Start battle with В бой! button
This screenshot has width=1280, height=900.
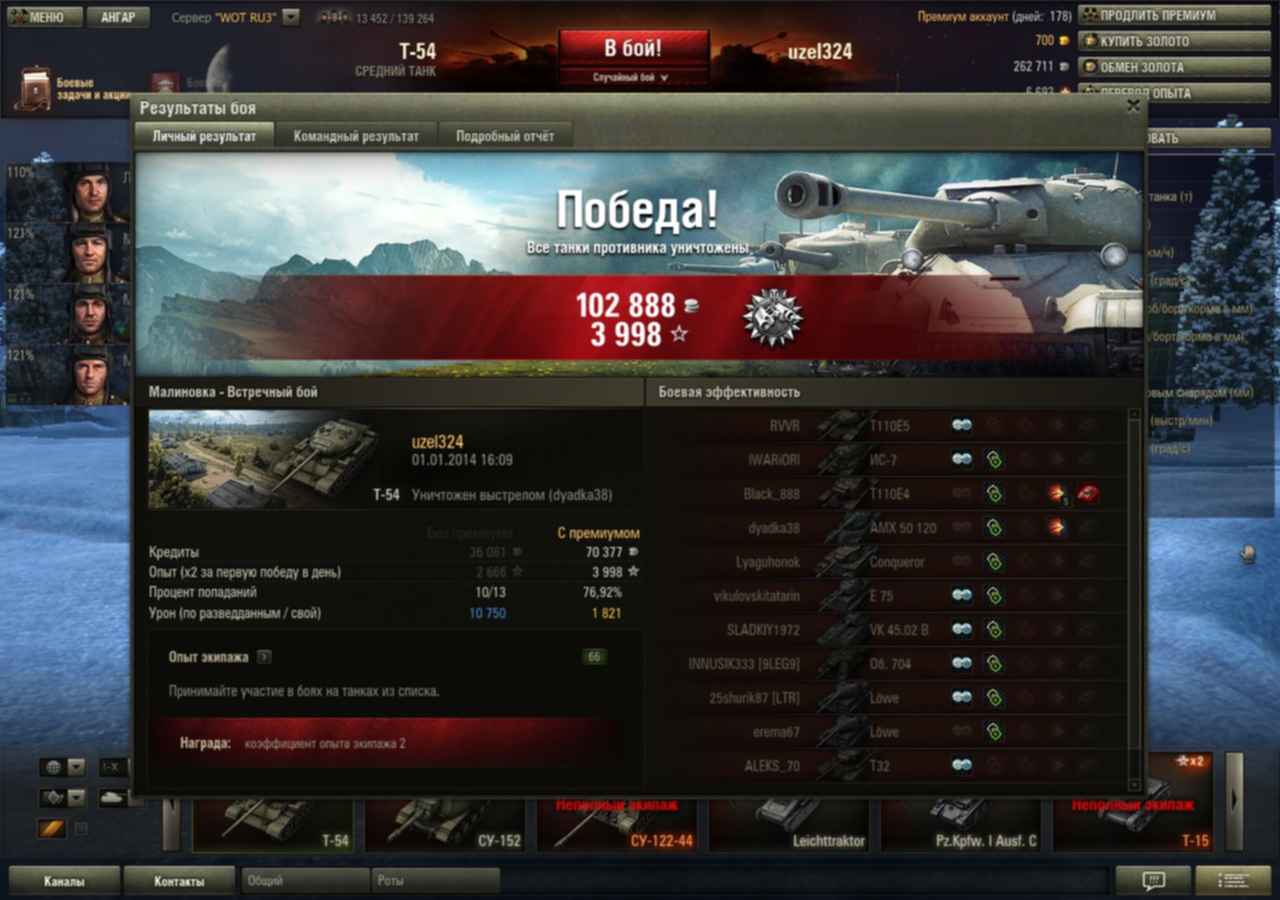[x=633, y=48]
